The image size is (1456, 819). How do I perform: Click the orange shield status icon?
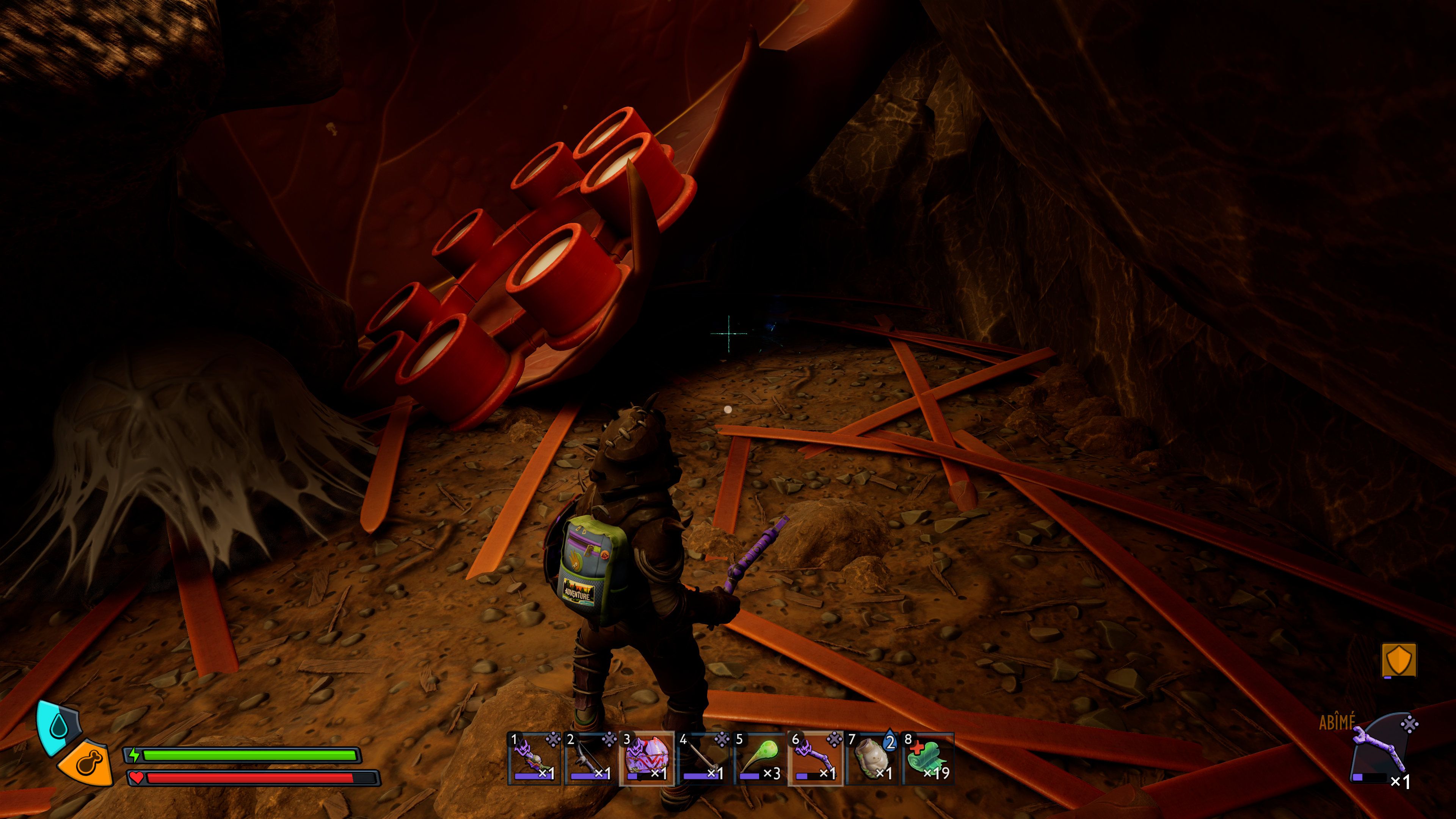pos(1398,660)
